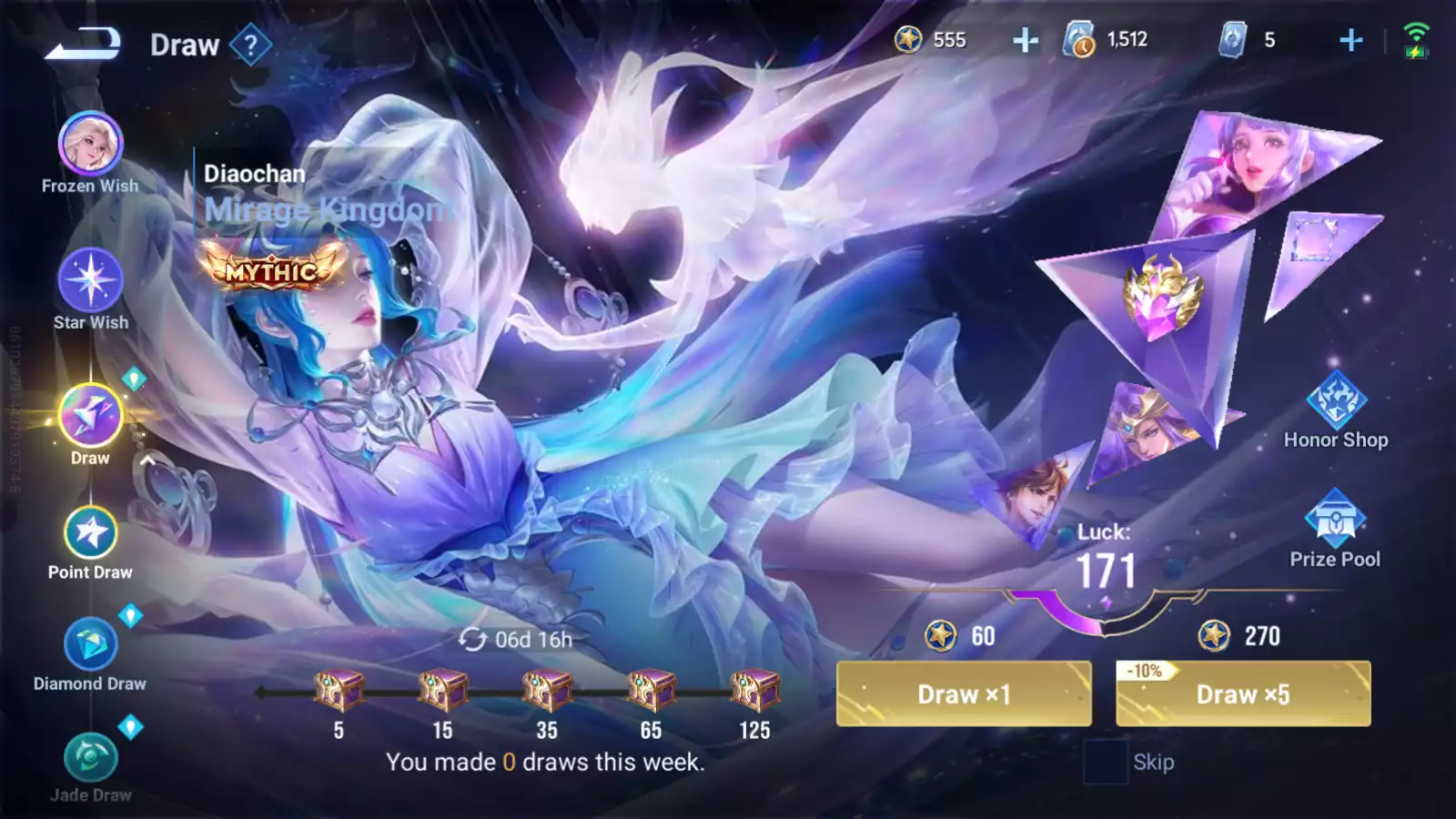Click the Draw ×1 button
Screen dimensions: 1456x819
point(964,694)
